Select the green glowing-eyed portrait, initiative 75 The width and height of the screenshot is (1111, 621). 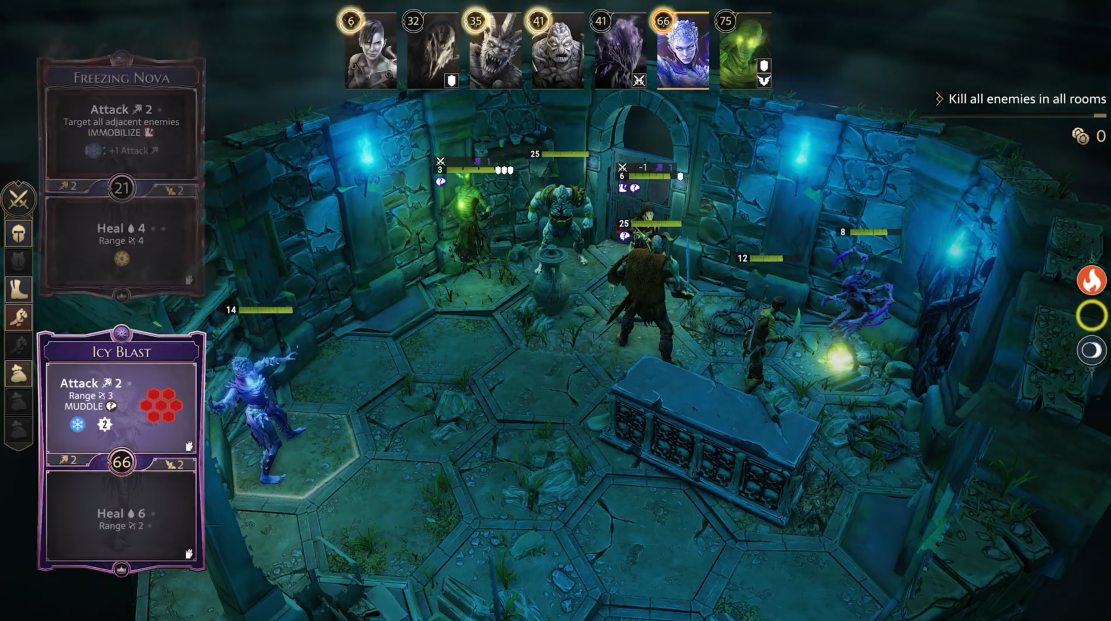(745, 51)
